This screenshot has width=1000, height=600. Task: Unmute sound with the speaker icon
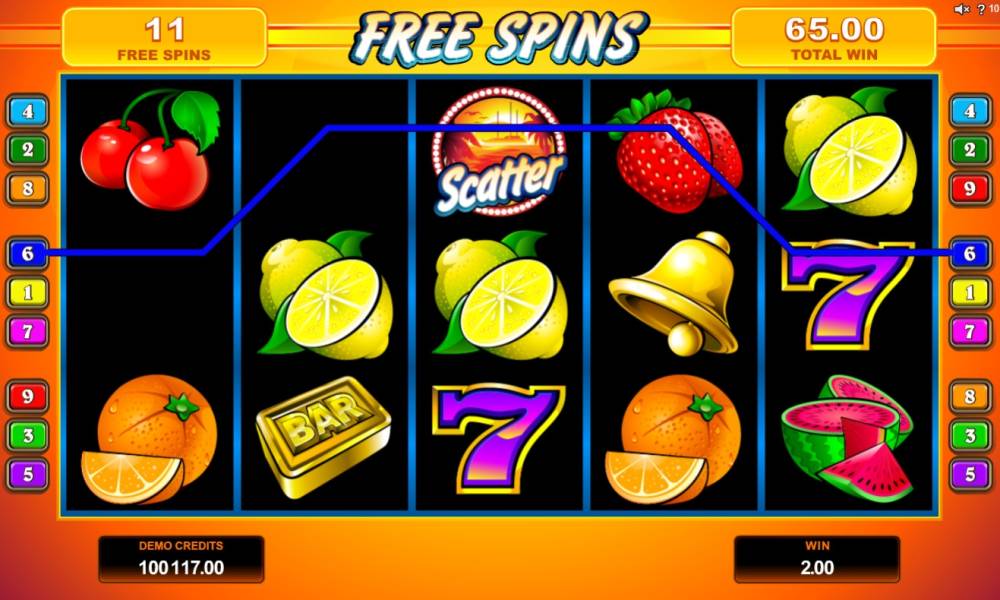click(x=961, y=9)
